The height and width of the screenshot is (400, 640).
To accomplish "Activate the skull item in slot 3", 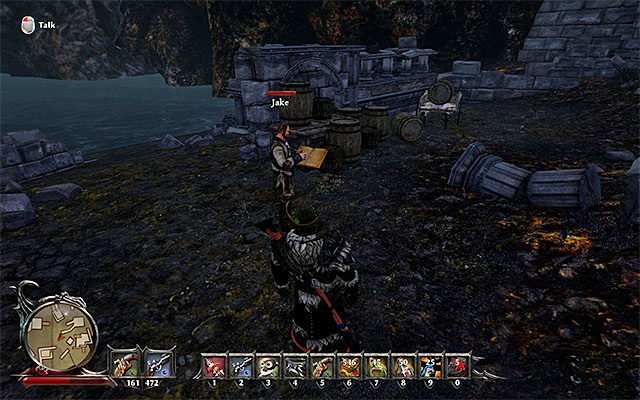I will coord(269,367).
